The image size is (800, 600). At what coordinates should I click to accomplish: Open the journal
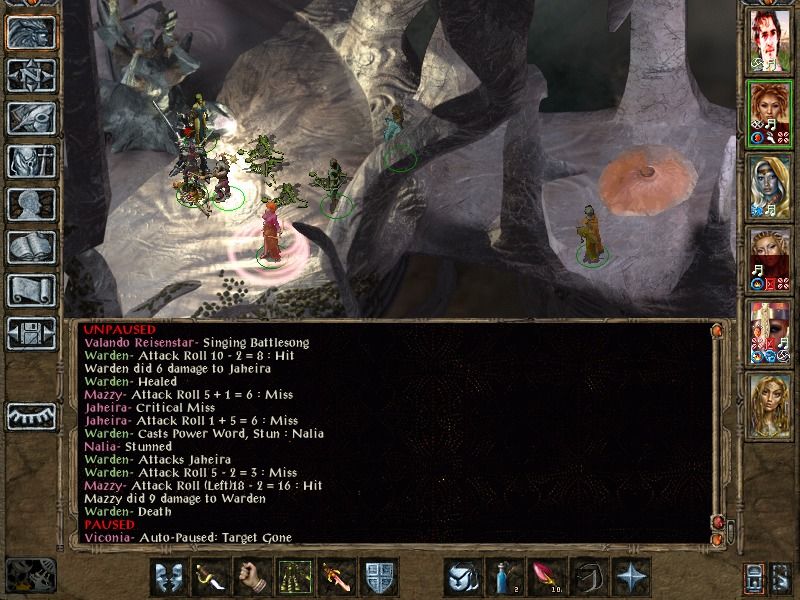tap(31, 118)
